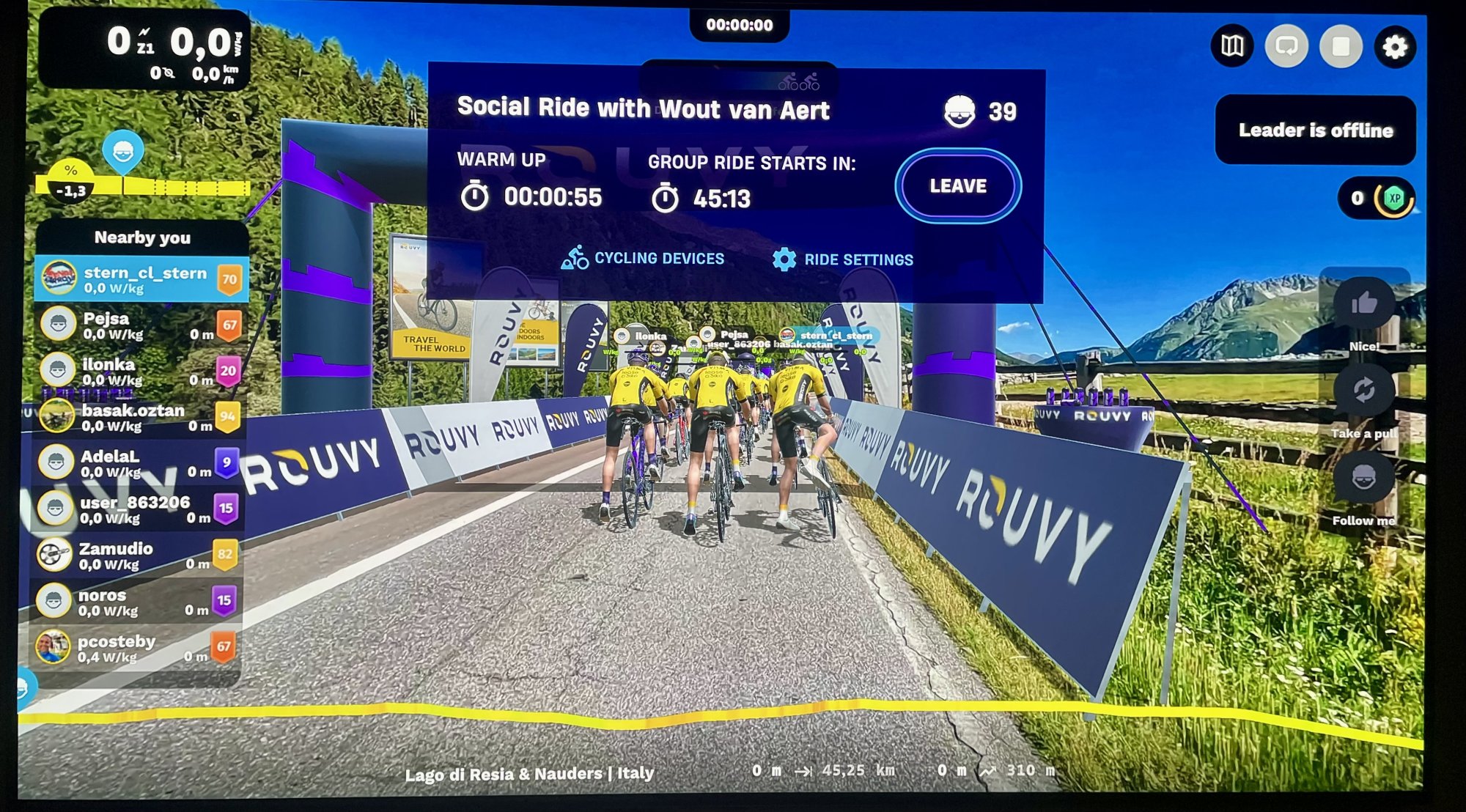Select rider user_863206 in the list
This screenshot has width=1466, height=812.
139,509
